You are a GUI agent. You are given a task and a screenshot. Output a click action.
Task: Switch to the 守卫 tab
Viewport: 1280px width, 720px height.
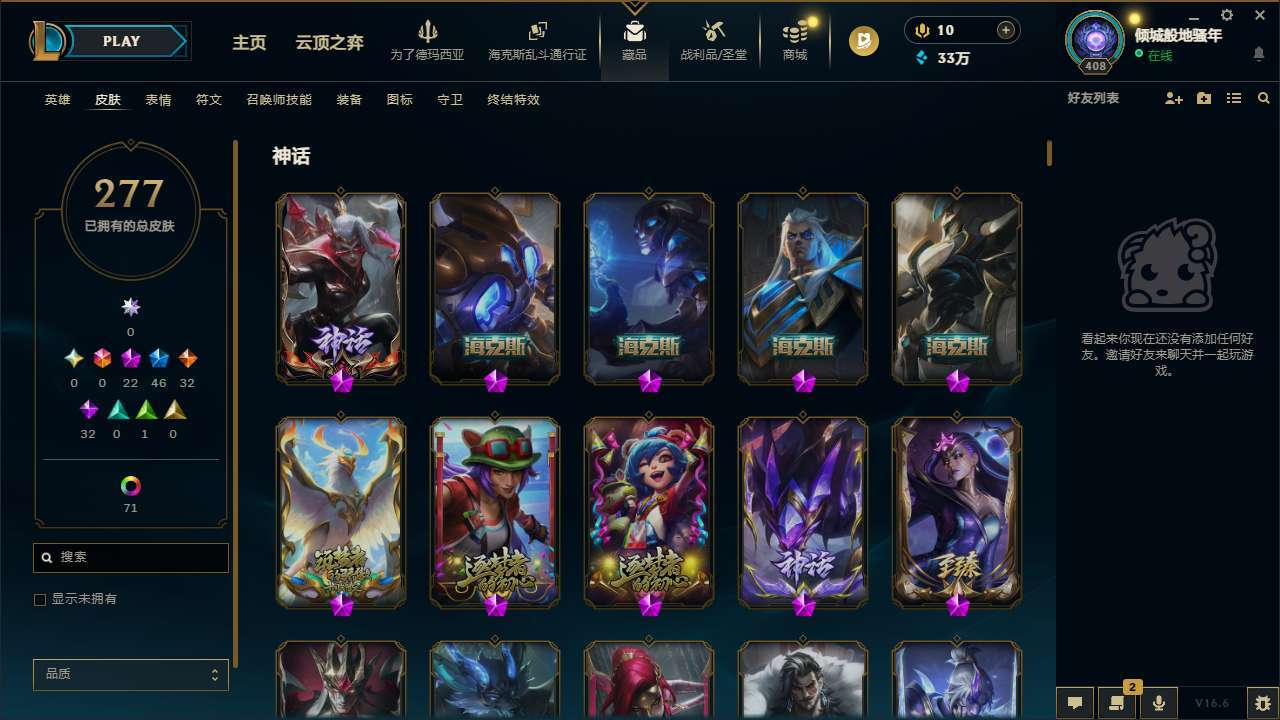(449, 99)
